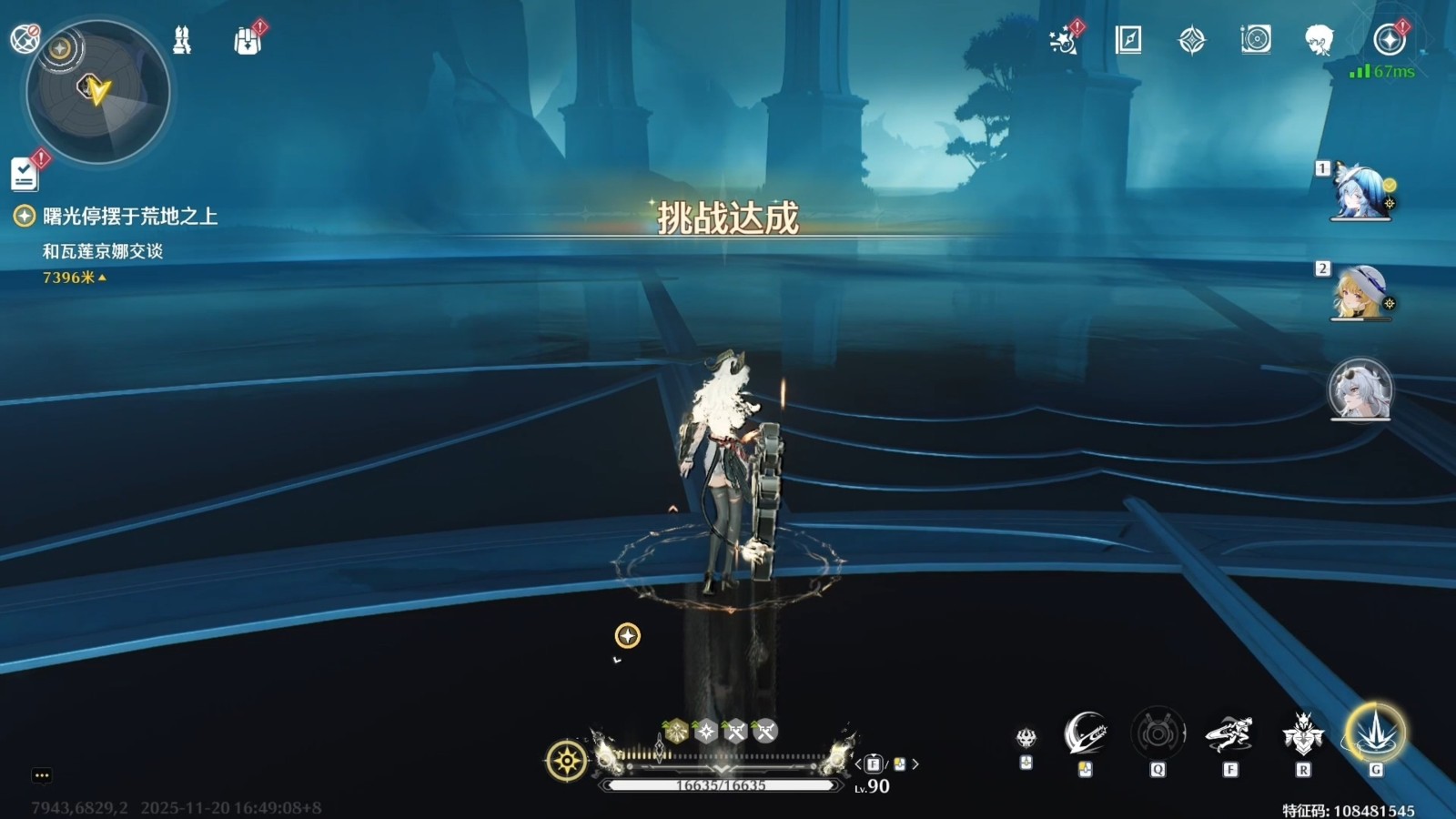Trigger the skill icon marked F
Viewport: 1456px width, 819px height.
[x=1229, y=733]
